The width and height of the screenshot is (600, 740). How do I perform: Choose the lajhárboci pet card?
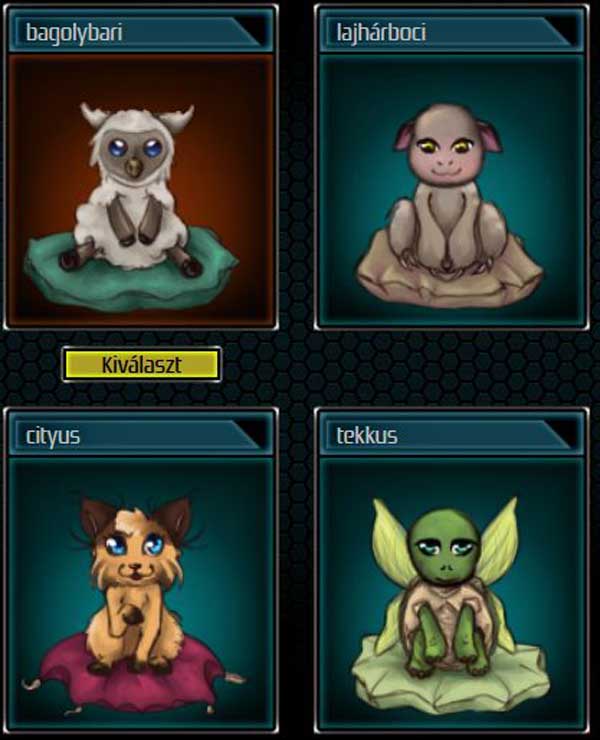point(451,190)
